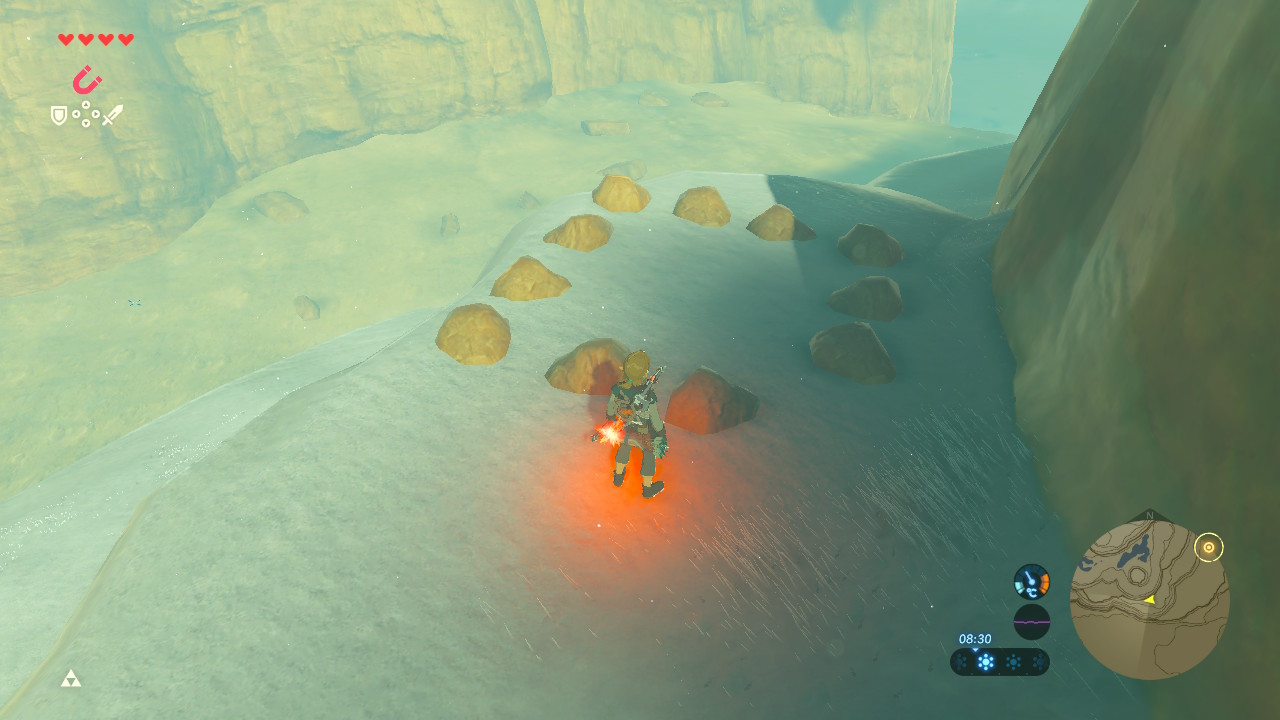Screen dimensions: 1280x720
Task: Select the shield equipment icon
Action: [59, 116]
